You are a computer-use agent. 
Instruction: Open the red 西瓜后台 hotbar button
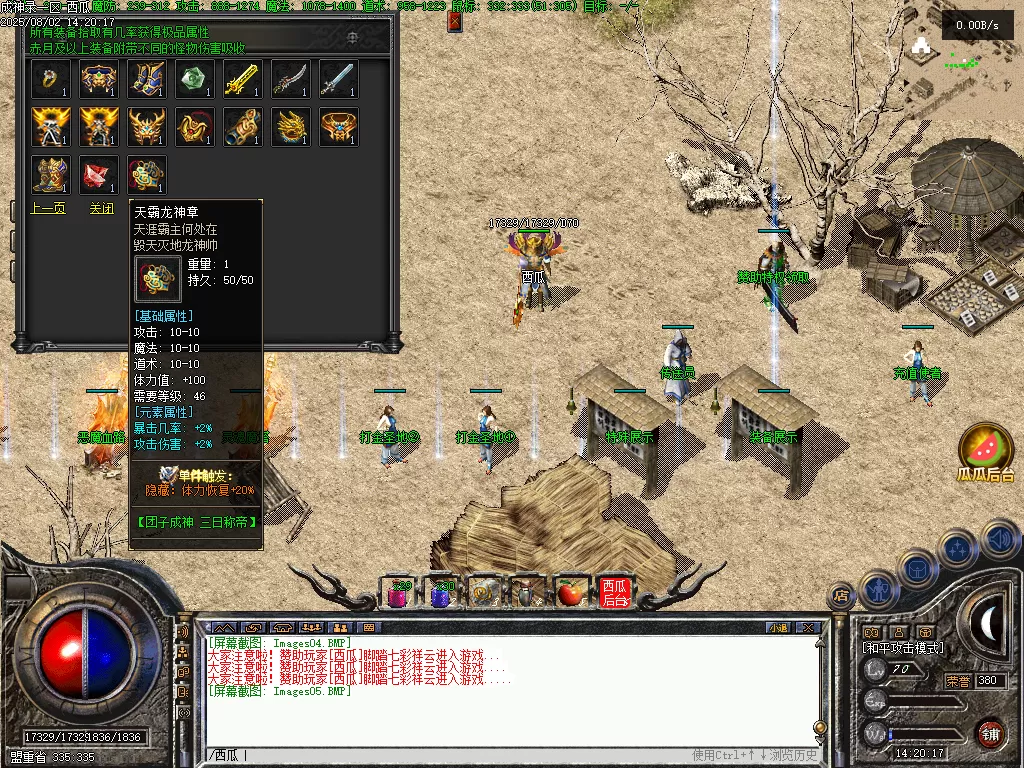[x=613, y=592]
